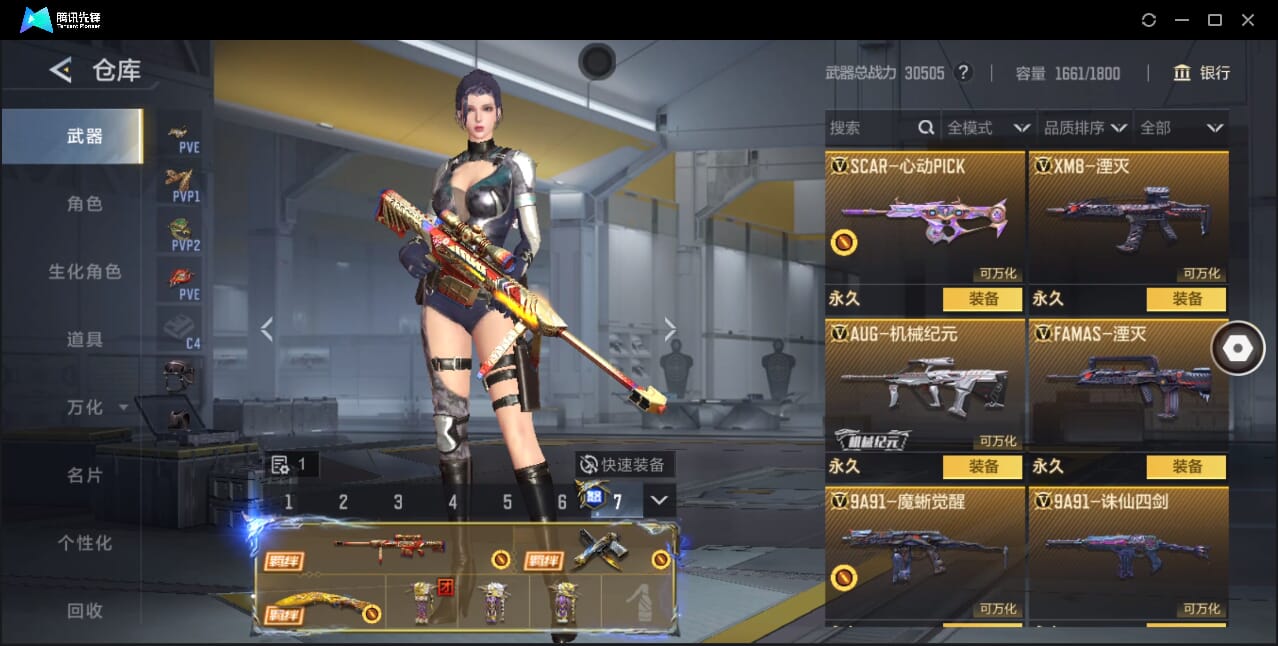The height and width of the screenshot is (646, 1278).
Task: Select the AUG-机械纪元 weapon card
Action: [924, 385]
